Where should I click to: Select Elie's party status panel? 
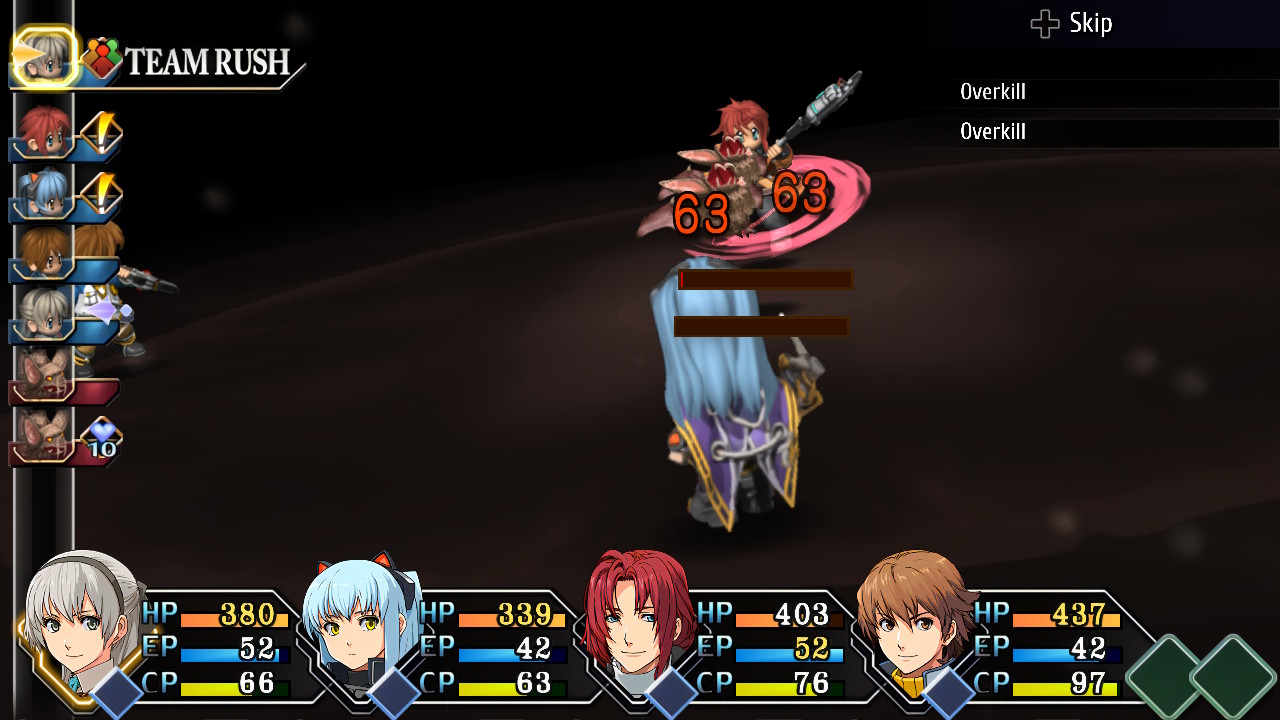160,640
